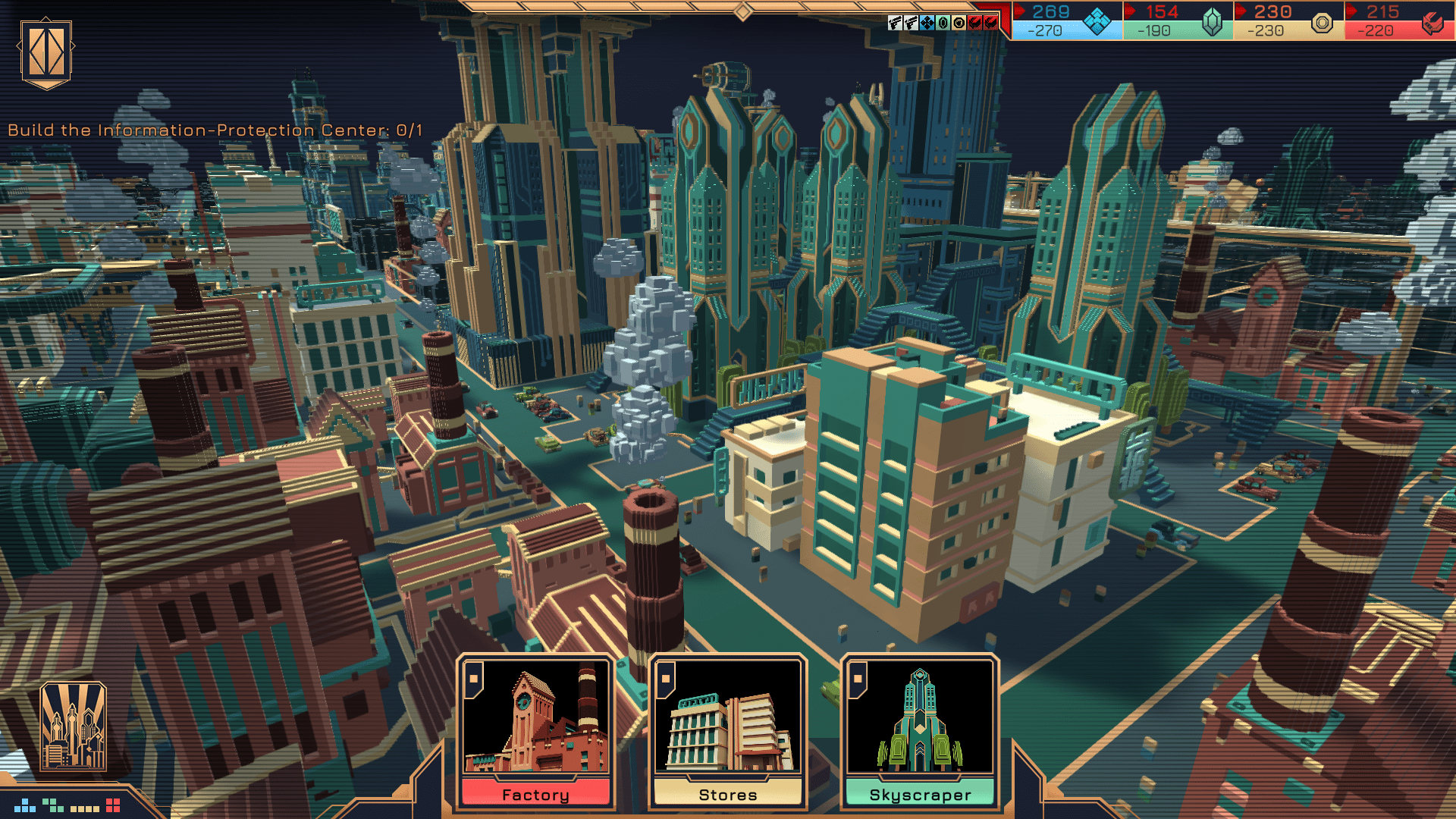Toggle the small blue diamond indicator in the strip
Screen dimensions: 1456x819
[927, 23]
